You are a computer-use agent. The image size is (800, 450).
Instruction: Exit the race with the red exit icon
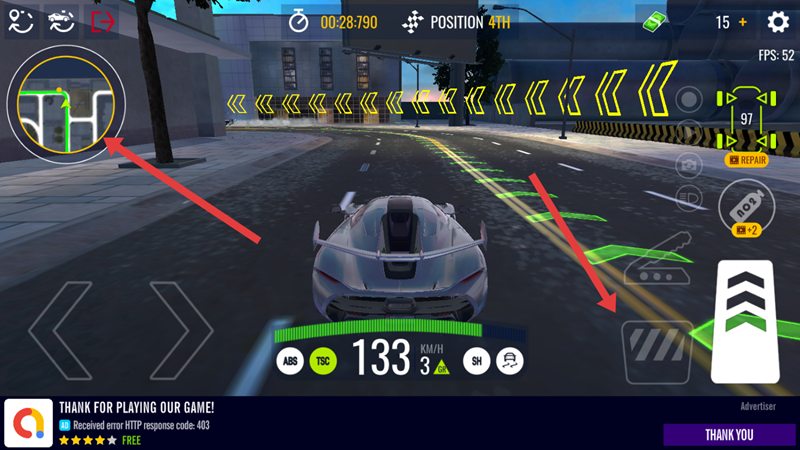coord(102,22)
